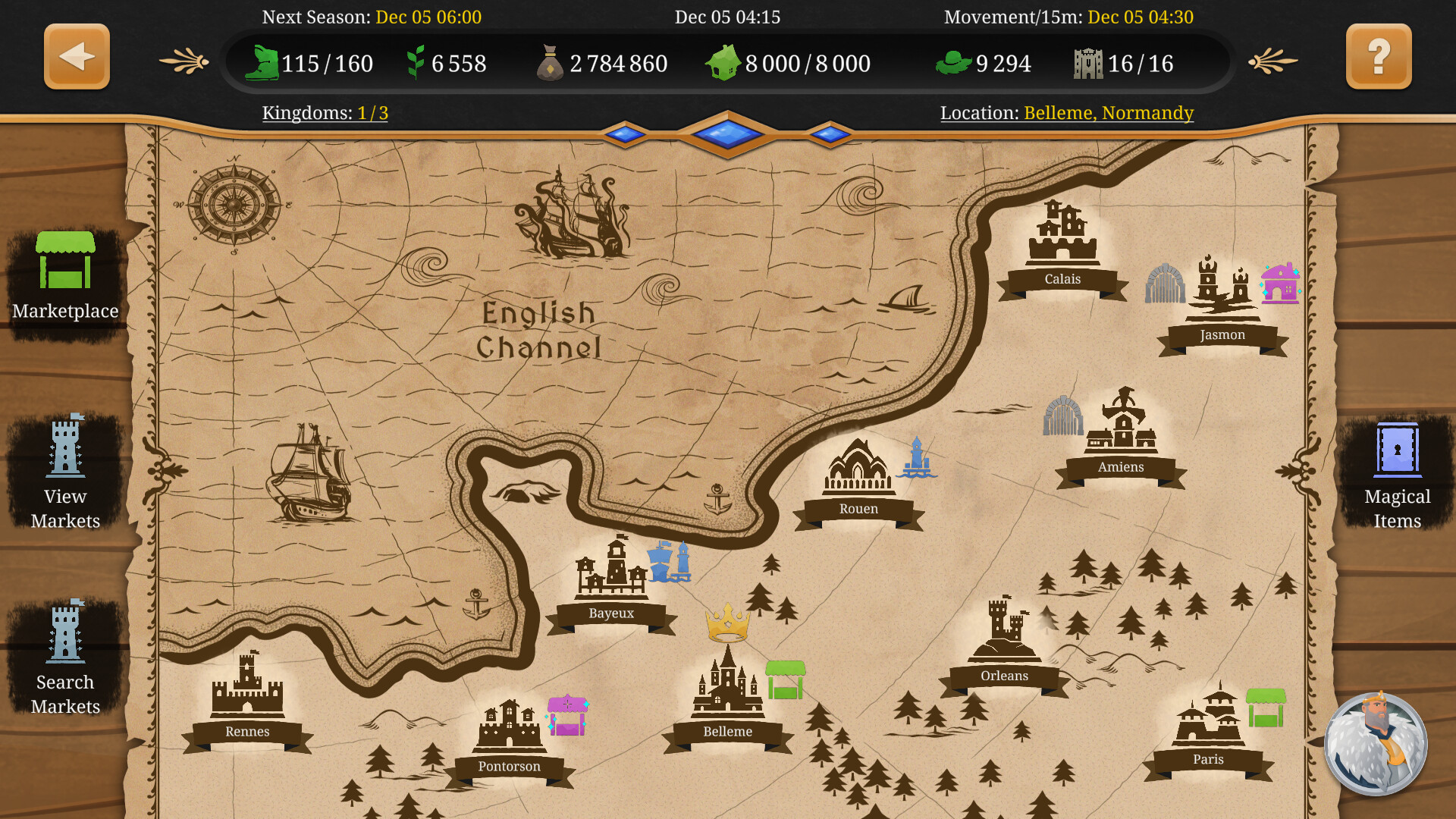1456x819 pixels.
Task: Click the left small diamond gem
Action: 626,133
